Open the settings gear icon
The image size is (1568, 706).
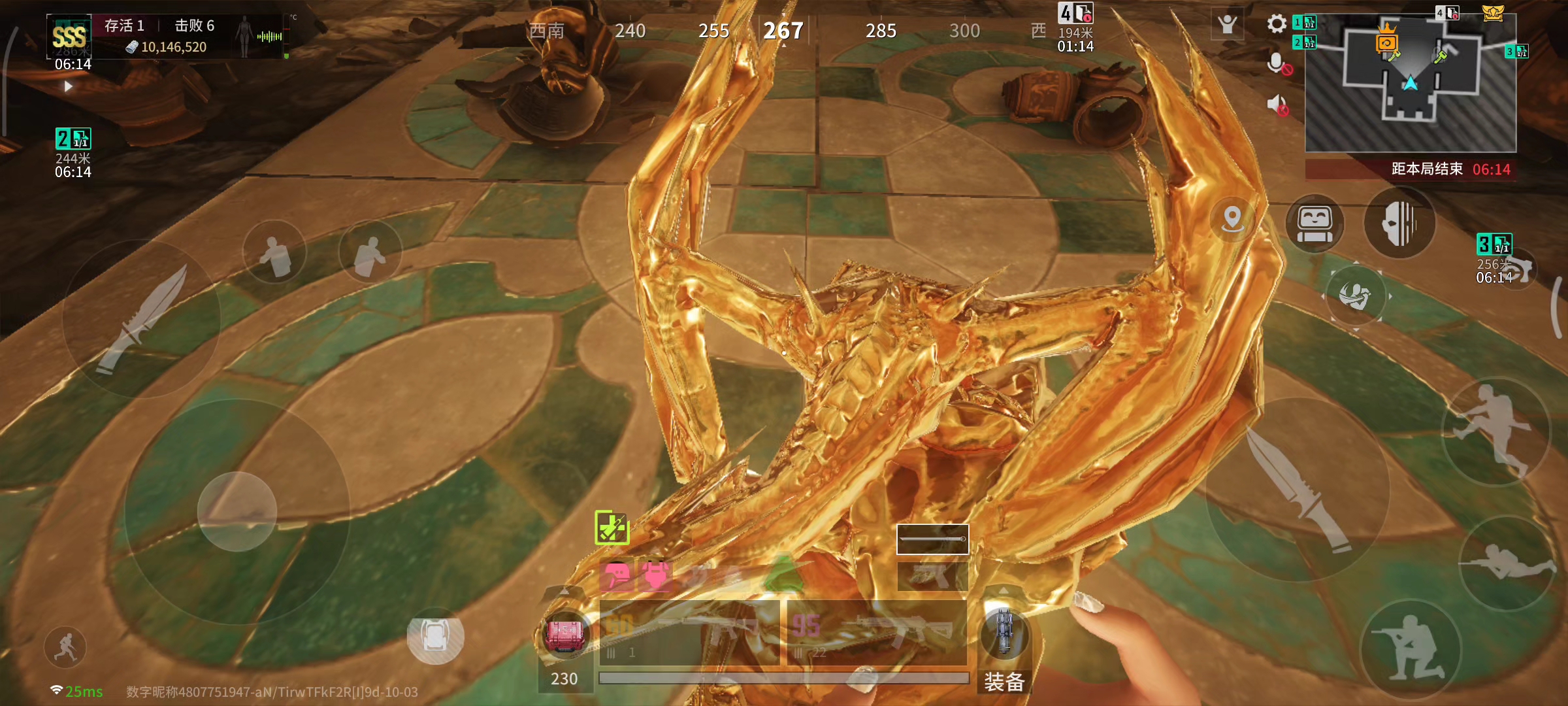point(1276,24)
